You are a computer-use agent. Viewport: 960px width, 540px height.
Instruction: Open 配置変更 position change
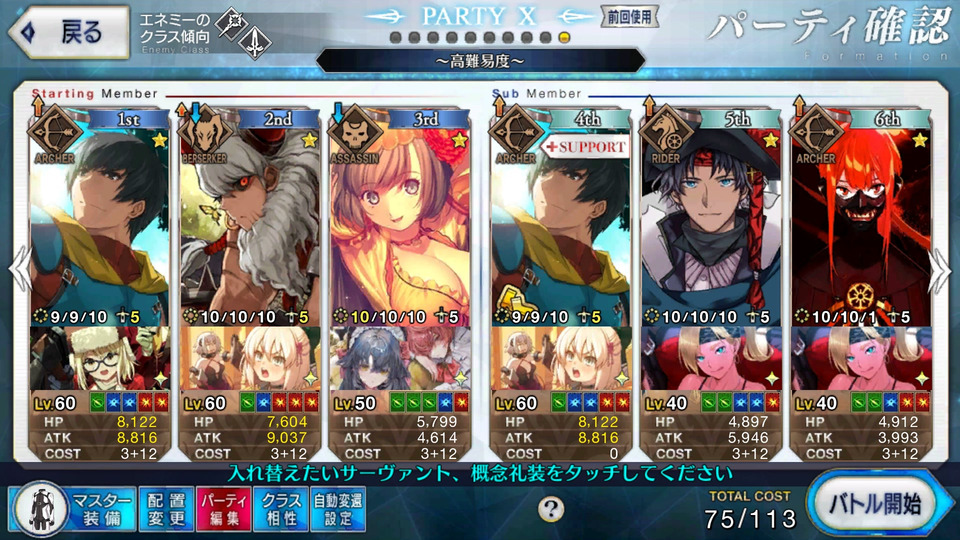(162, 509)
